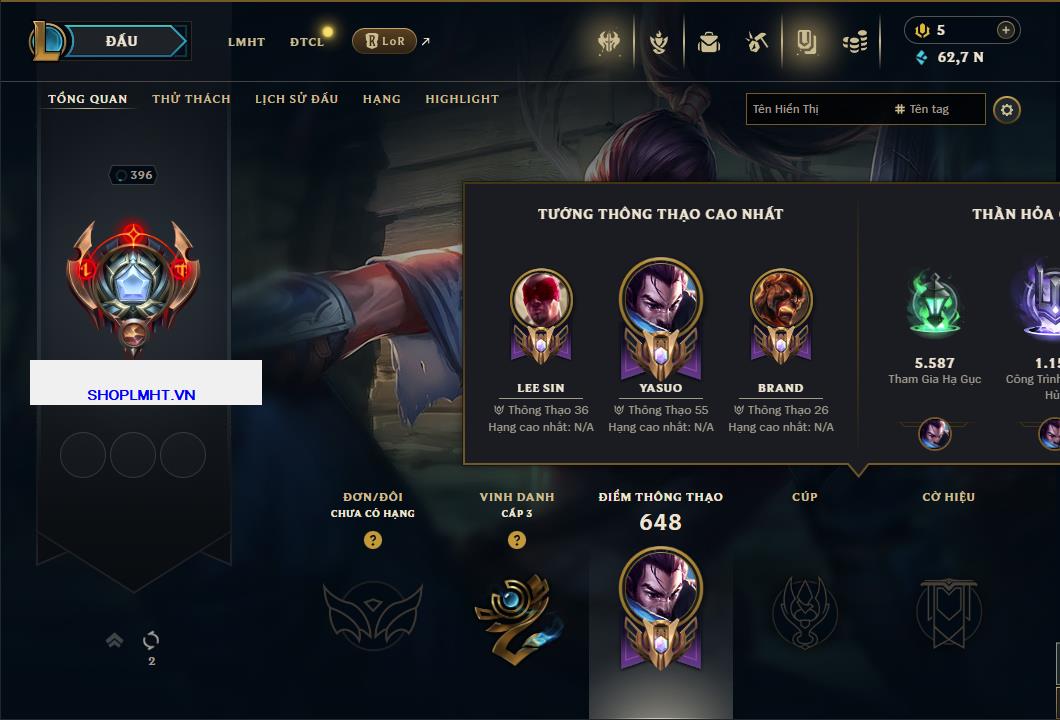Image resolution: width=1060 pixels, height=720 pixels.
Task: Open the coin stack store icon
Action: 854,42
